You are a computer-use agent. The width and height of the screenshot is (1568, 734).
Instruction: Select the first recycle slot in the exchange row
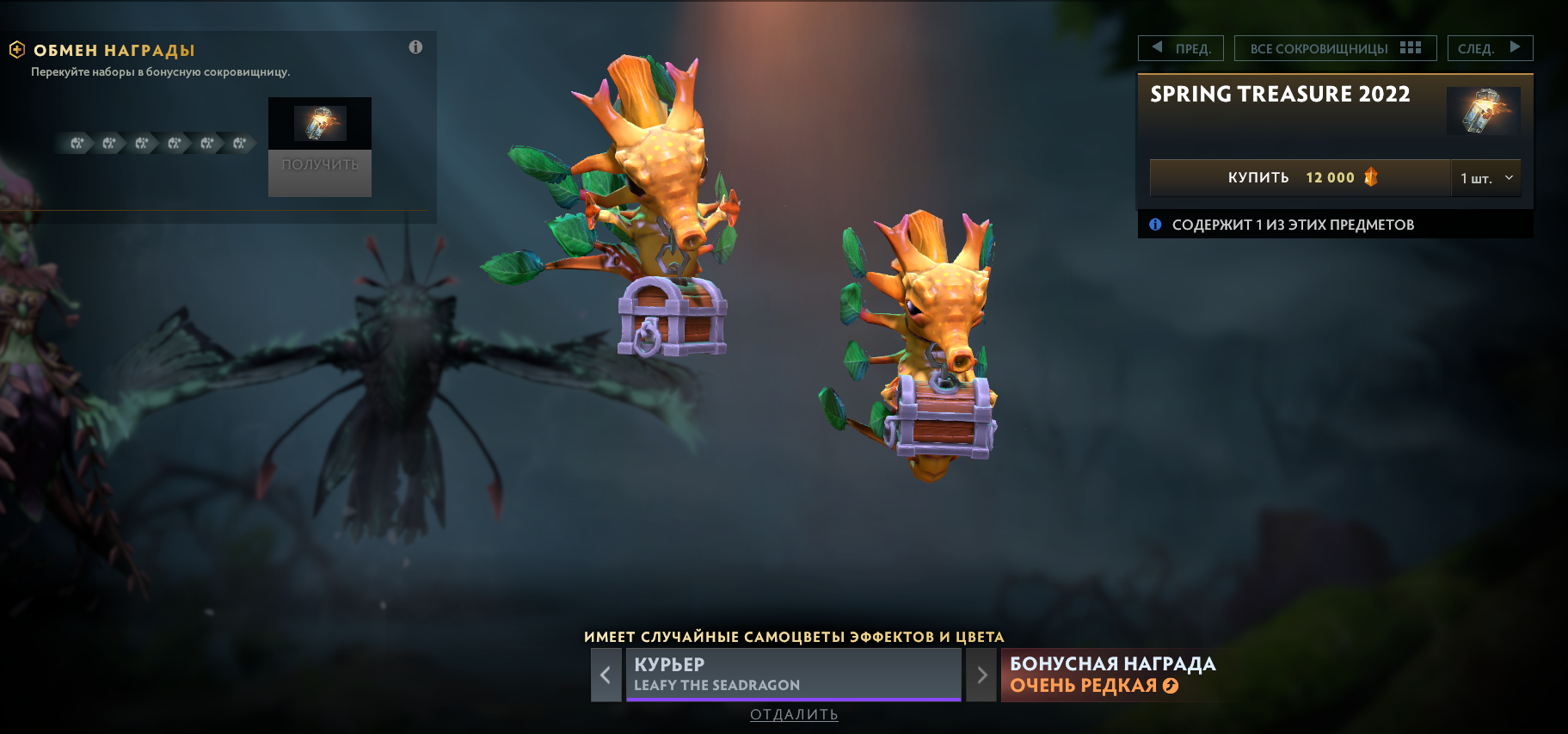pos(76,144)
